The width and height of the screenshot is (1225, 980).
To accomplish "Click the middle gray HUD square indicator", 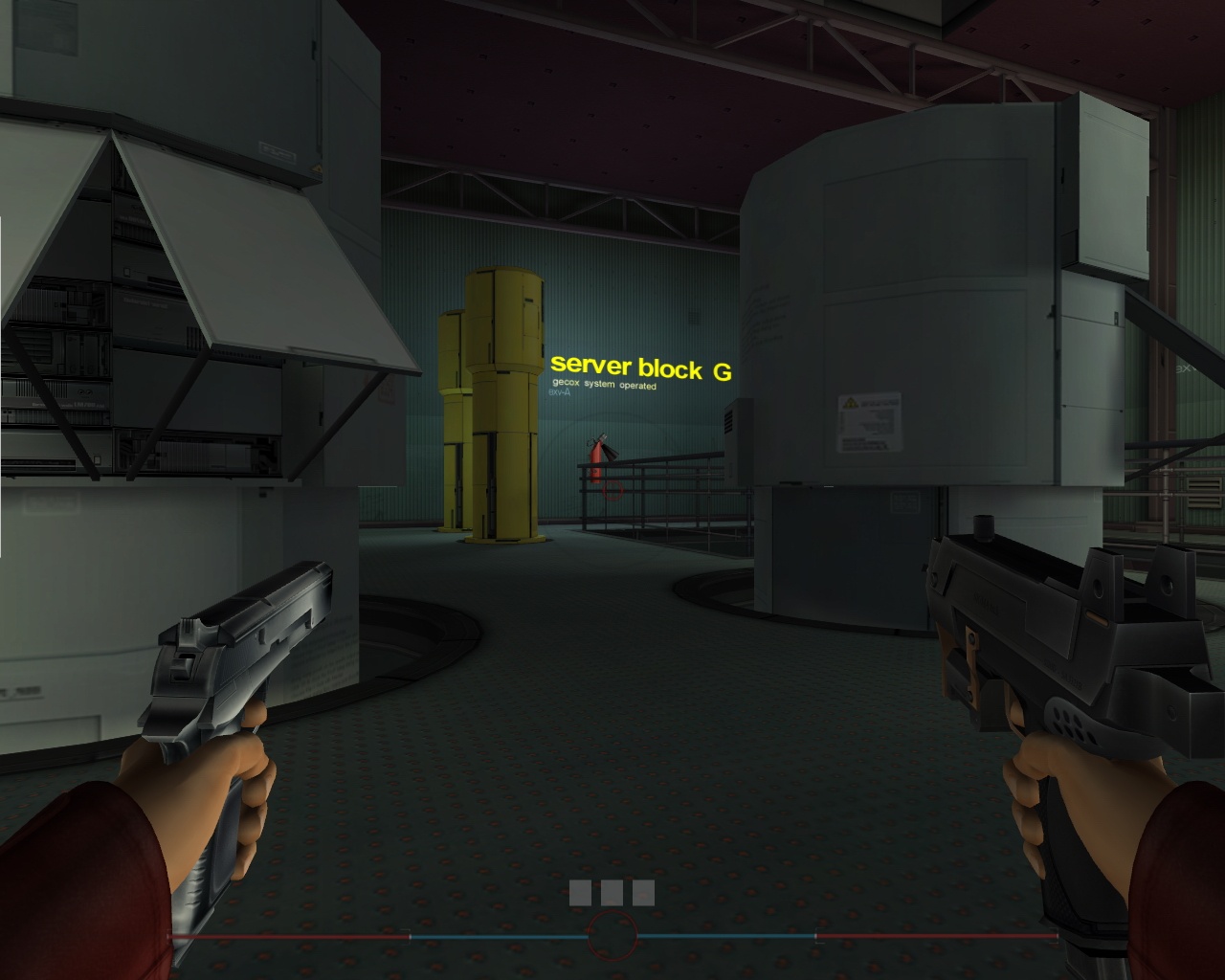I will 612,893.
